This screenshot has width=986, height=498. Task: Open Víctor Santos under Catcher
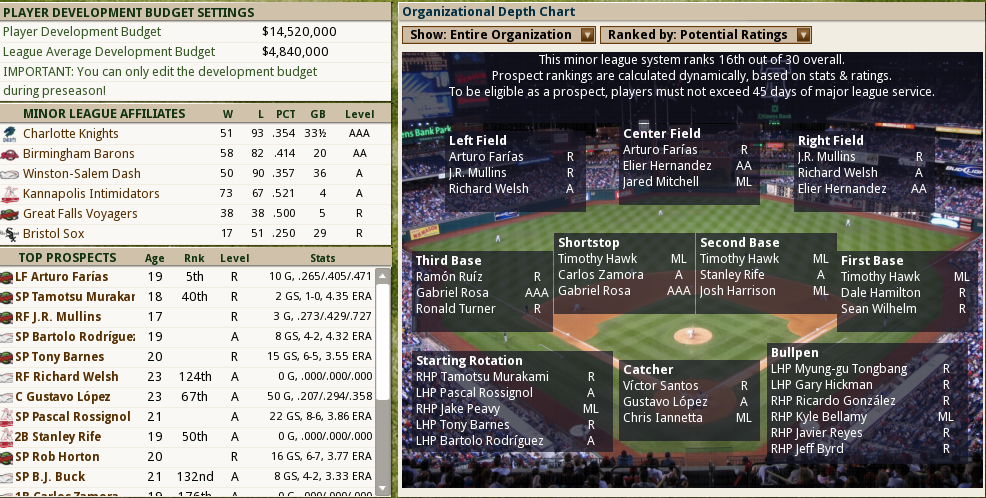click(660, 386)
